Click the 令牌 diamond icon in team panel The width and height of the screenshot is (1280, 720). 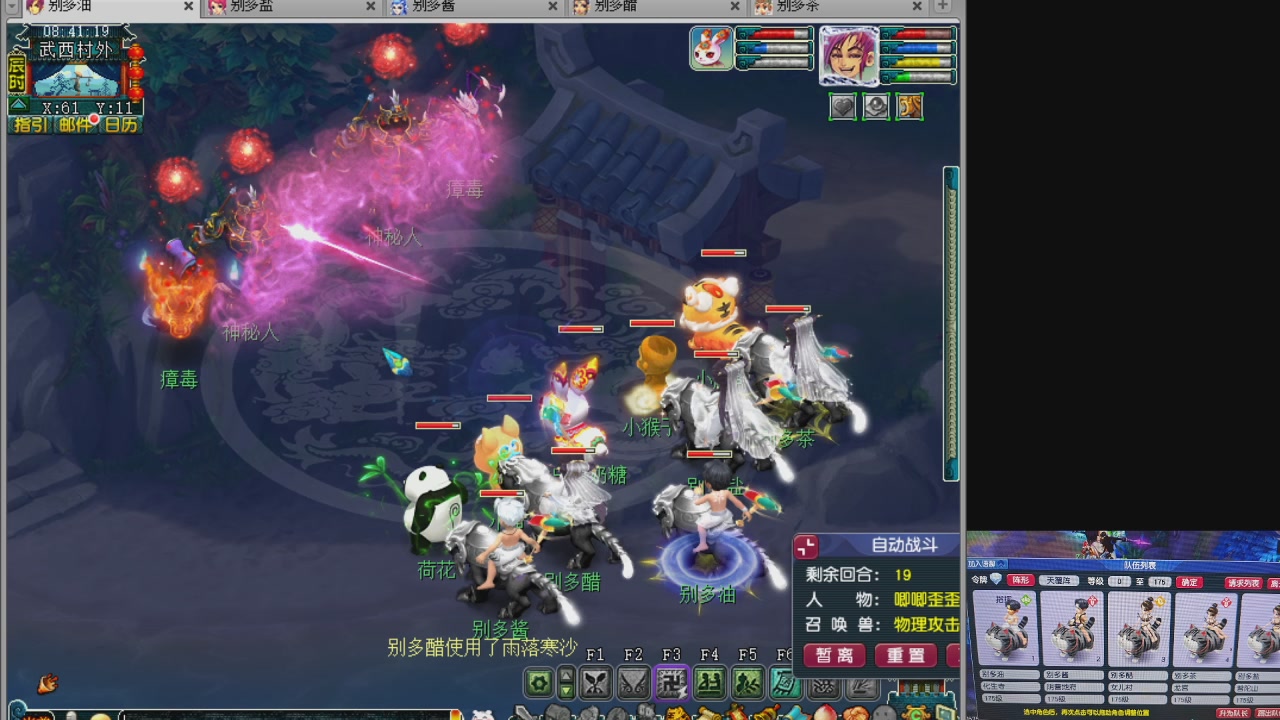(x=996, y=579)
